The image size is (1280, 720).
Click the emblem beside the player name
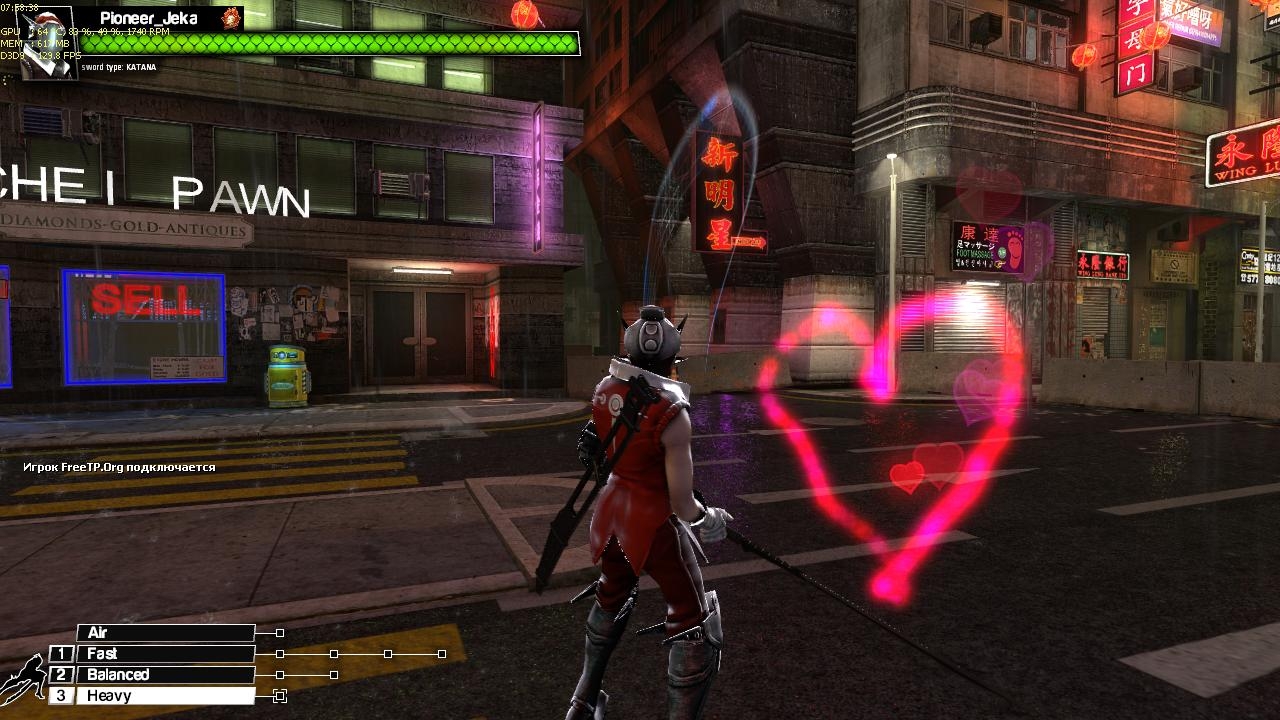[232, 18]
